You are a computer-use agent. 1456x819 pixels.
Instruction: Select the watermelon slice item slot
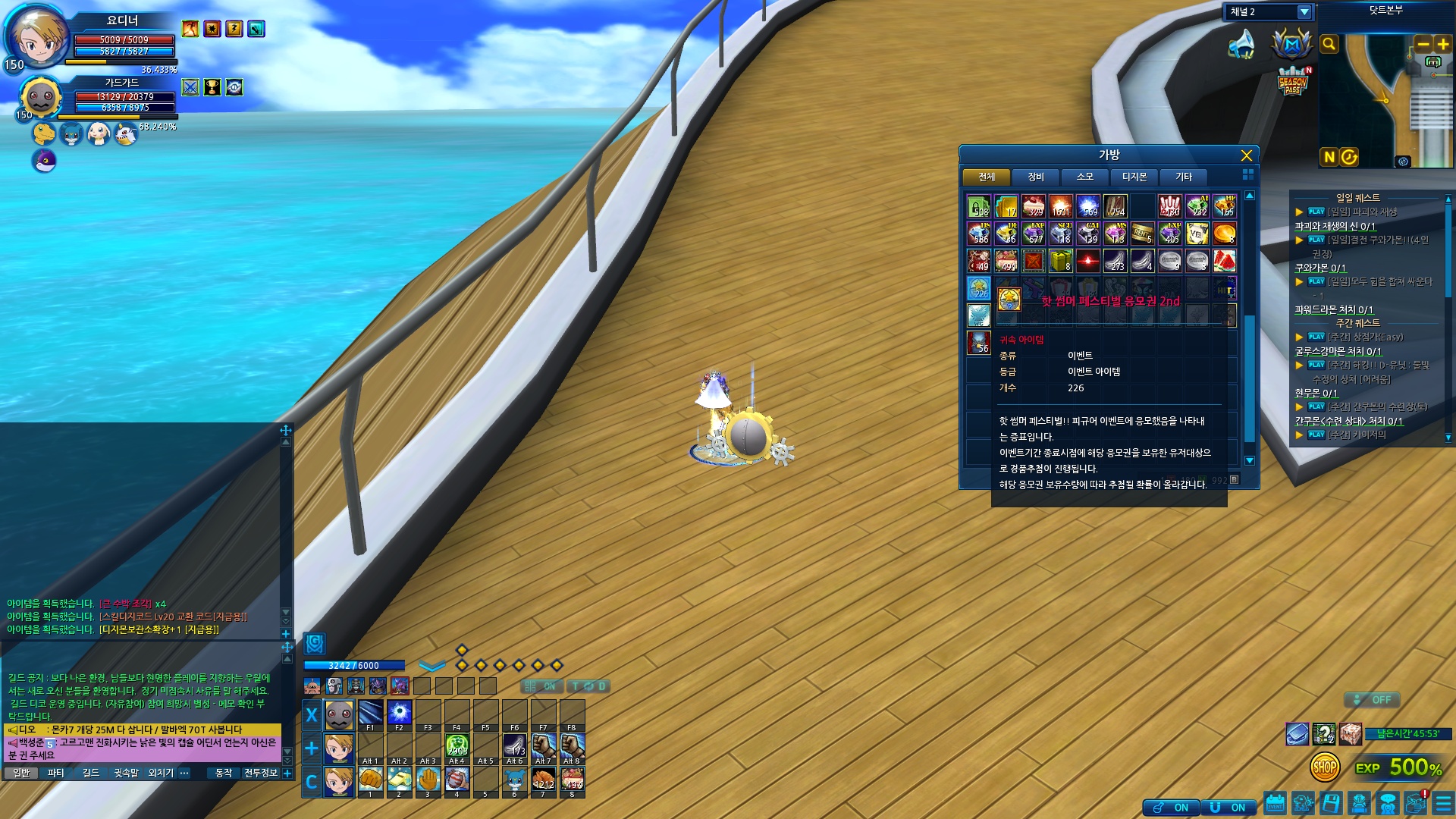(x=1224, y=261)
